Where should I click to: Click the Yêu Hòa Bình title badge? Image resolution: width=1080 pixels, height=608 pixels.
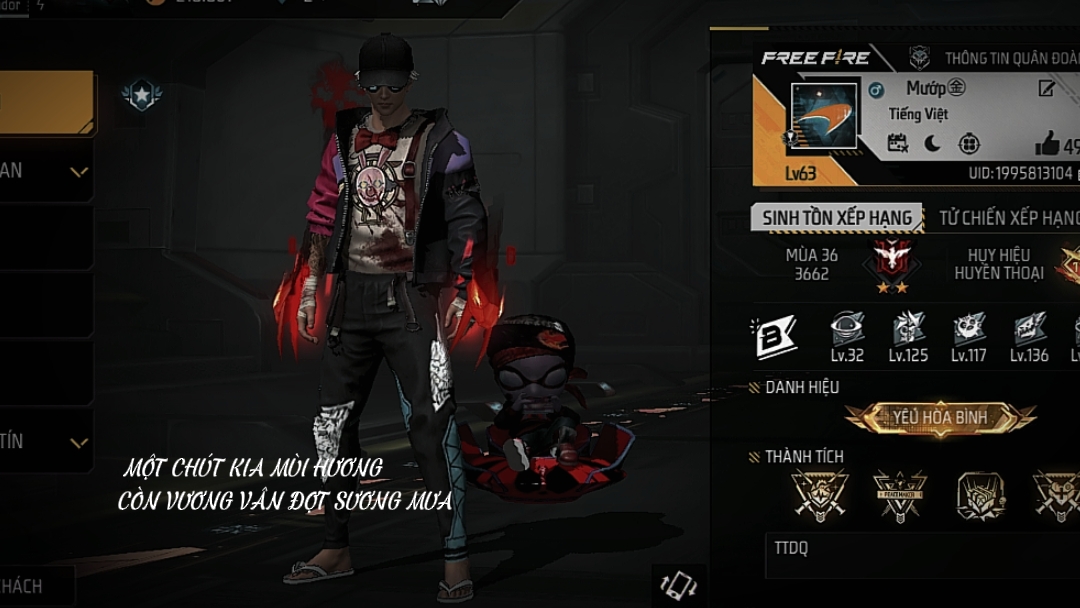point(940,417)
